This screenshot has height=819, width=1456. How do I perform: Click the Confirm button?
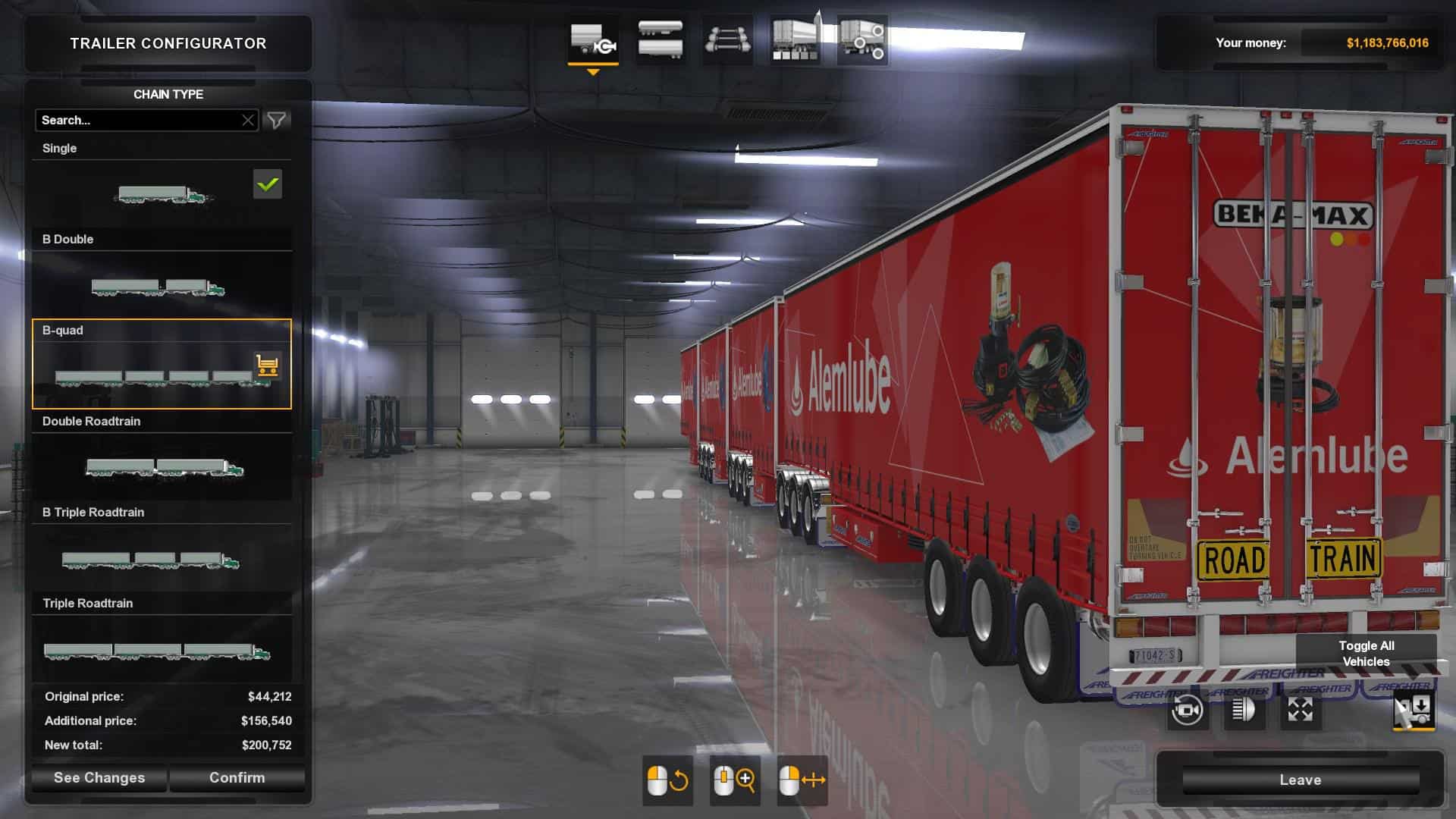[x=237, y=777]
